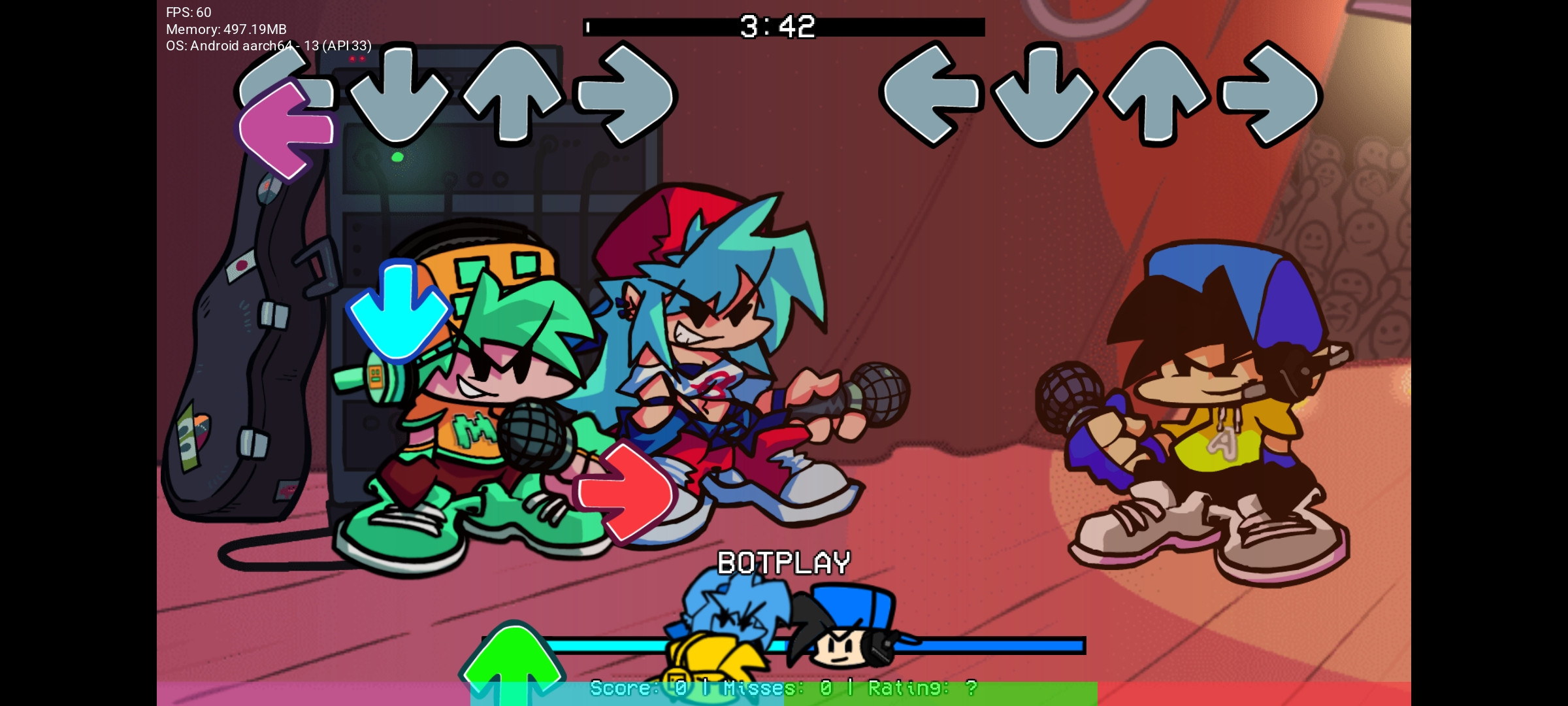Toggle BOTPLAY mode by tapping its label
Screen dimensions: 1568x706
coord(784,561)
